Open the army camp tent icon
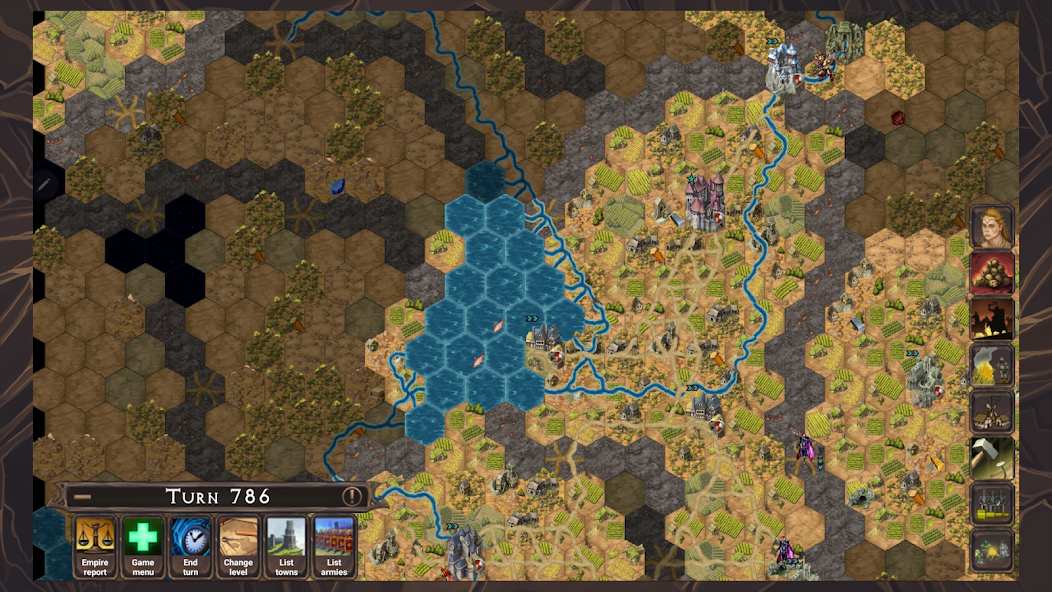The image size is (1052, 592). click(992, 550)
